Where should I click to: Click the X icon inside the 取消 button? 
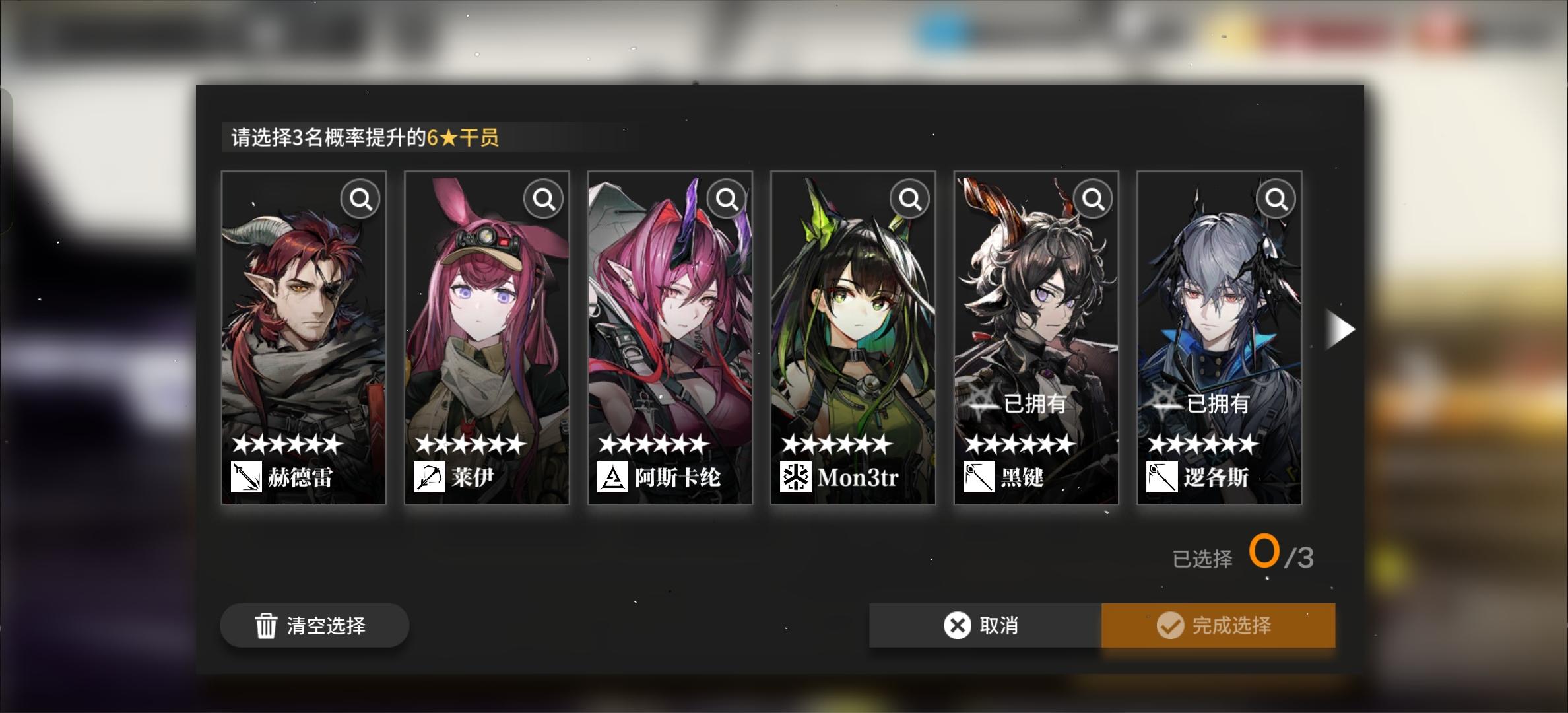[956, 625]
